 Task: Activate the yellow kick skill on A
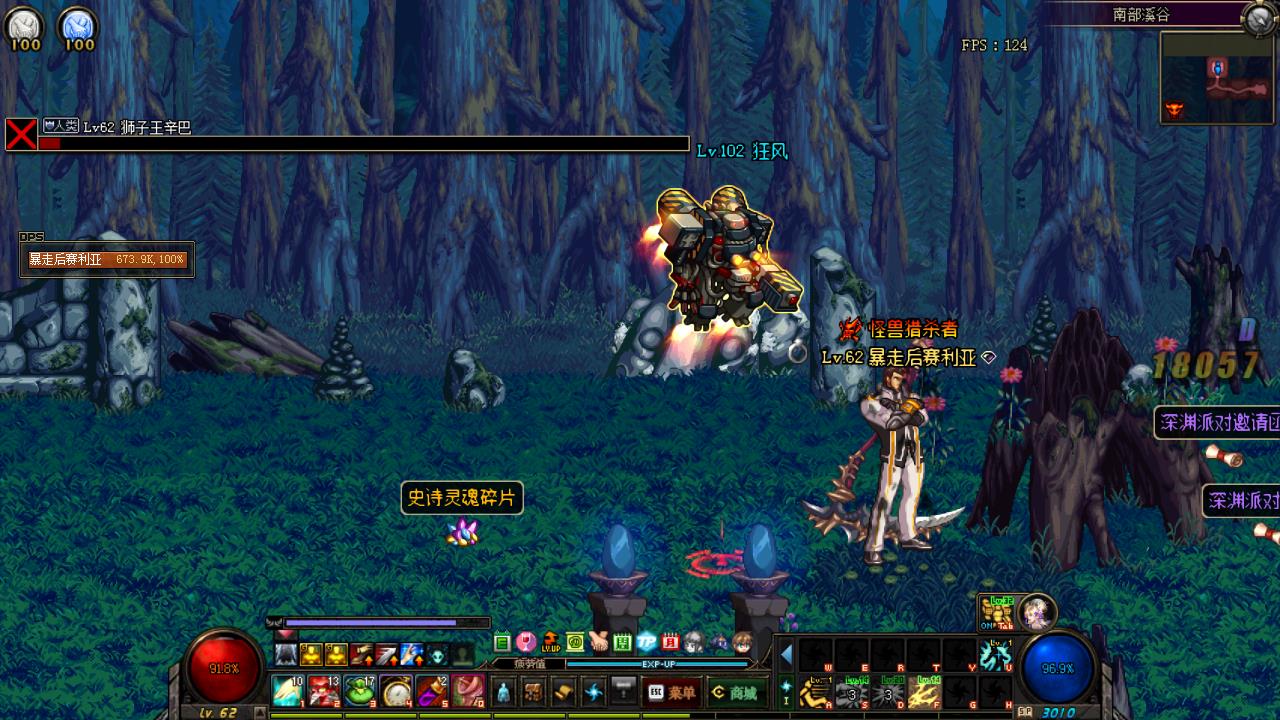coord(815,692)
